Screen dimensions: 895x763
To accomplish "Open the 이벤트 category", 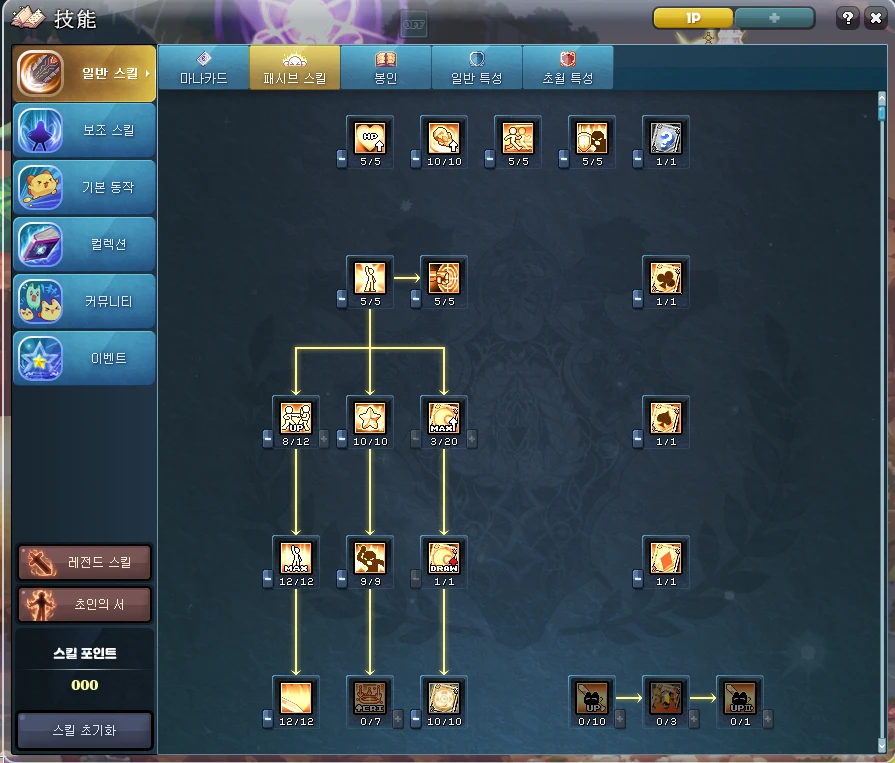I will pyautogui.click(x=85, y=358).
